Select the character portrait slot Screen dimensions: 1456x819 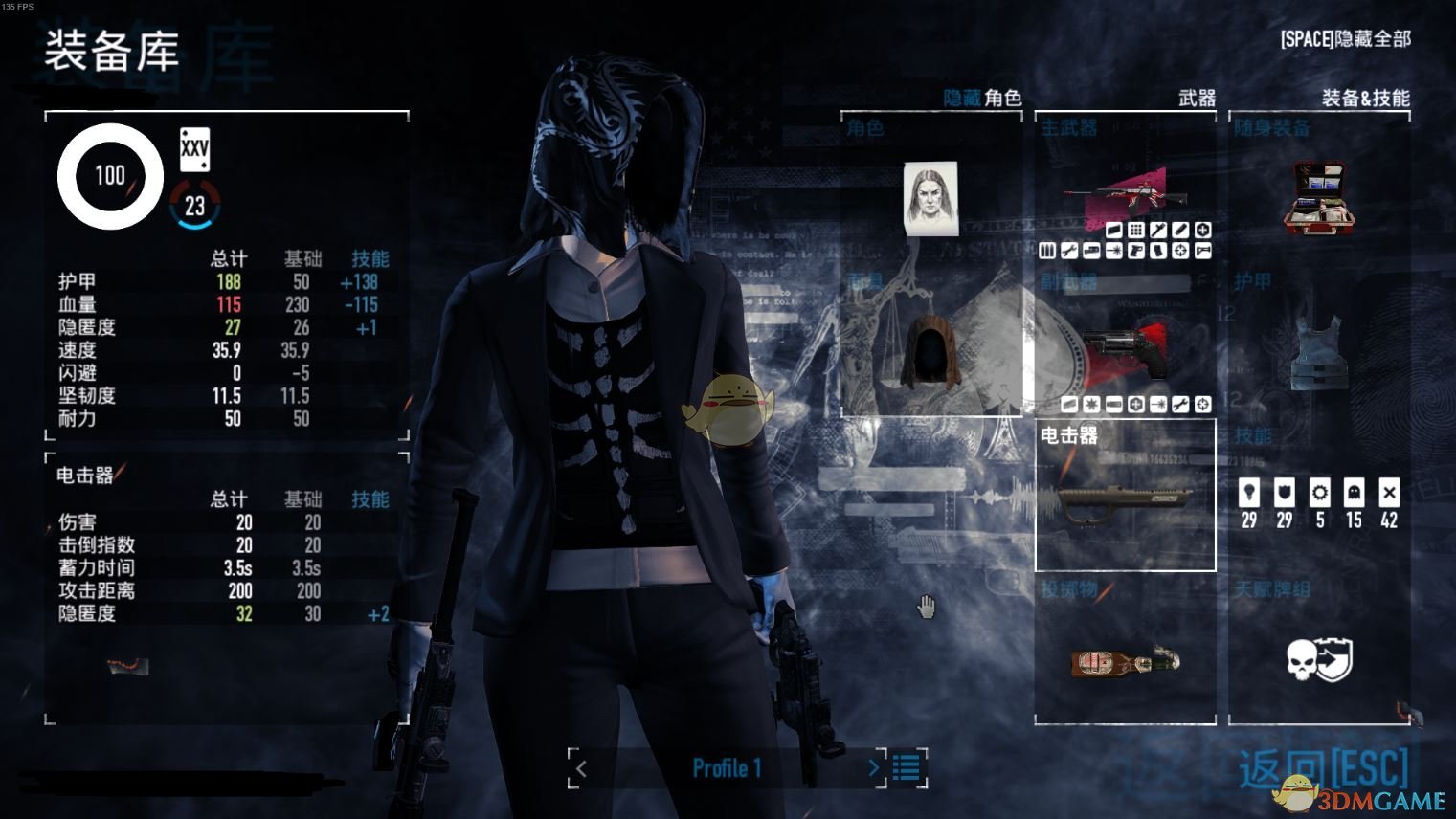pos(930,198)
